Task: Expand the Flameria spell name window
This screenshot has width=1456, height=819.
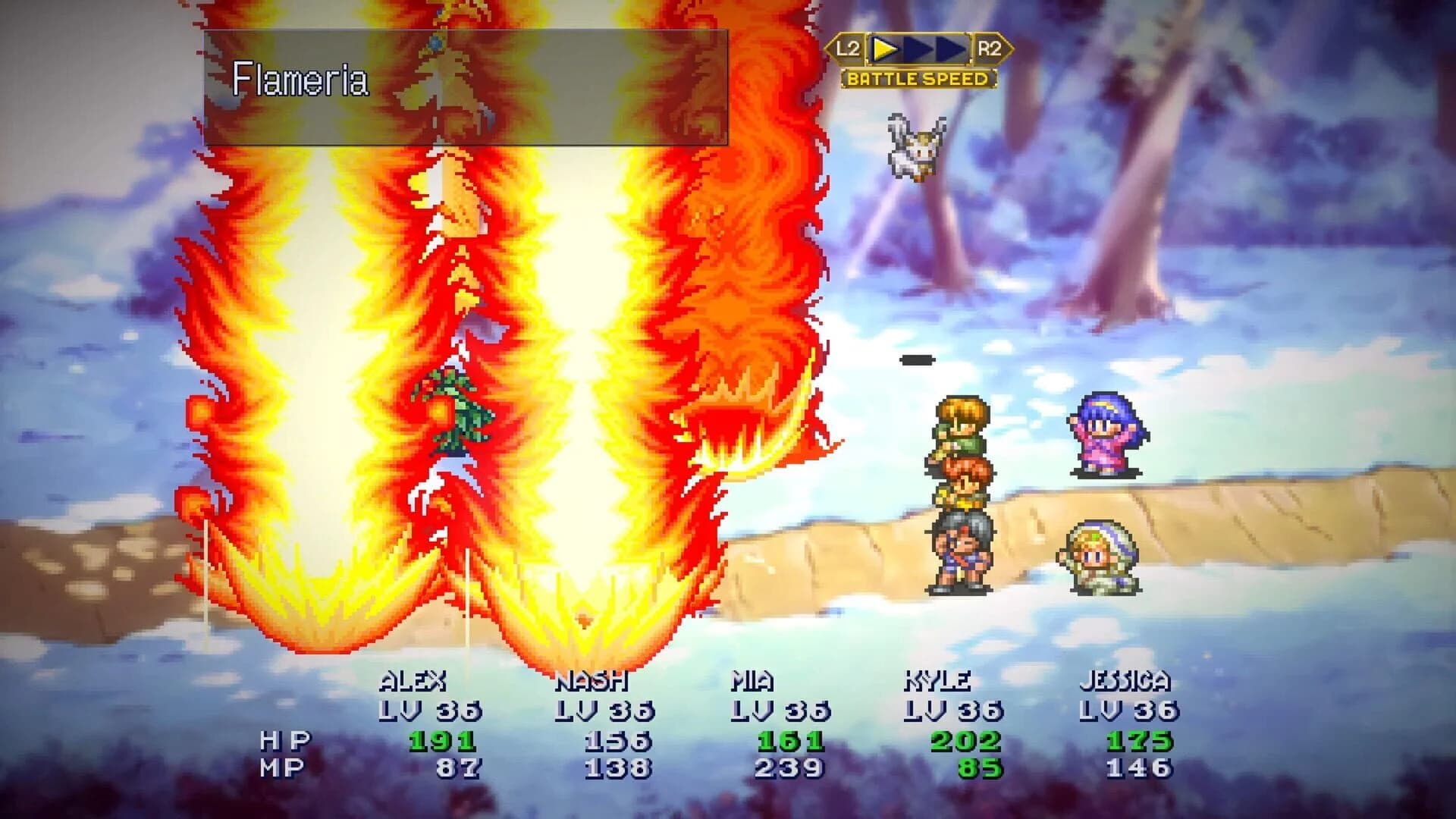Action: click(470, 83)
